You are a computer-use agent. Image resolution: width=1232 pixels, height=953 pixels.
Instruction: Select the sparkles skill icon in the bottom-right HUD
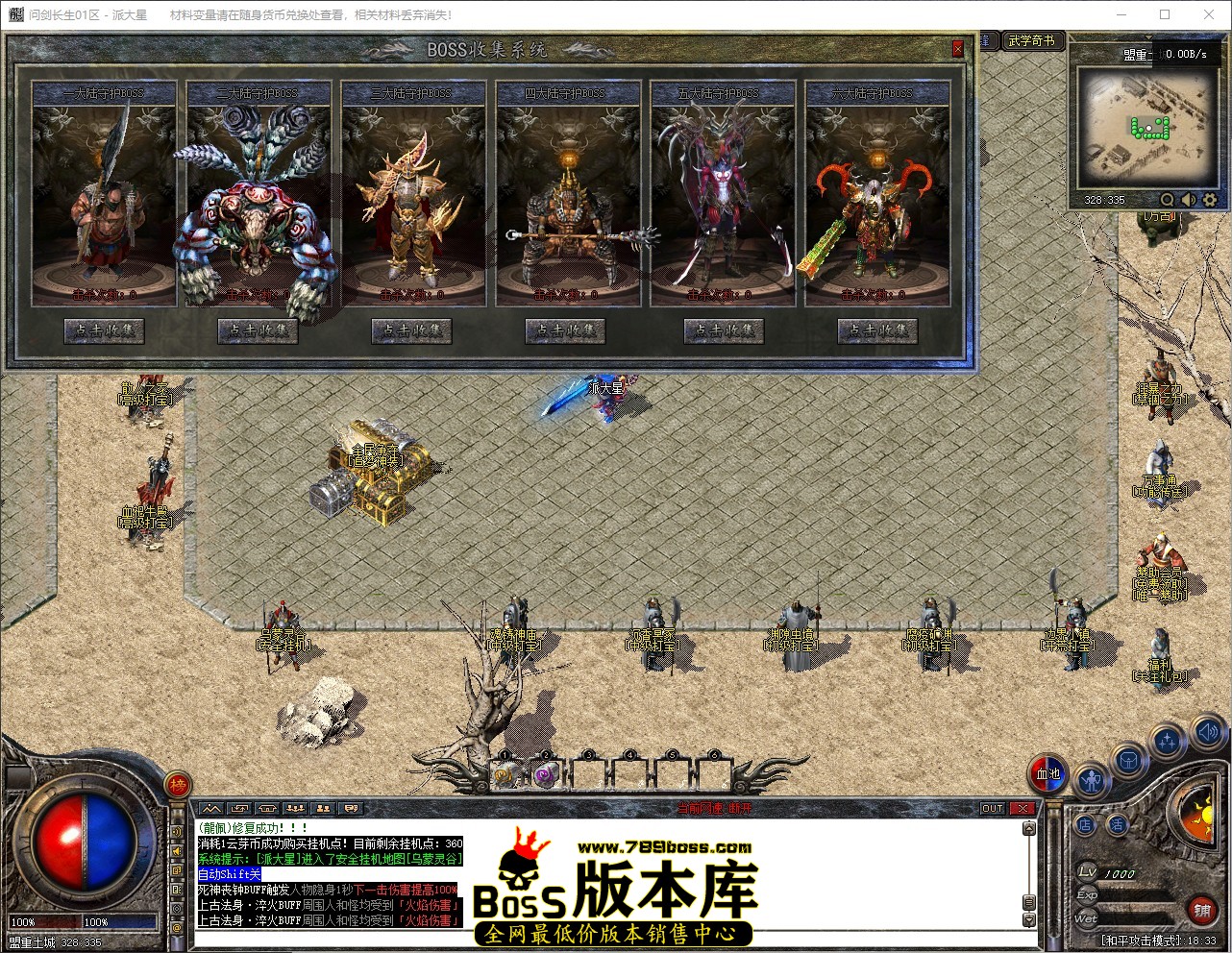coord(1167,741)
